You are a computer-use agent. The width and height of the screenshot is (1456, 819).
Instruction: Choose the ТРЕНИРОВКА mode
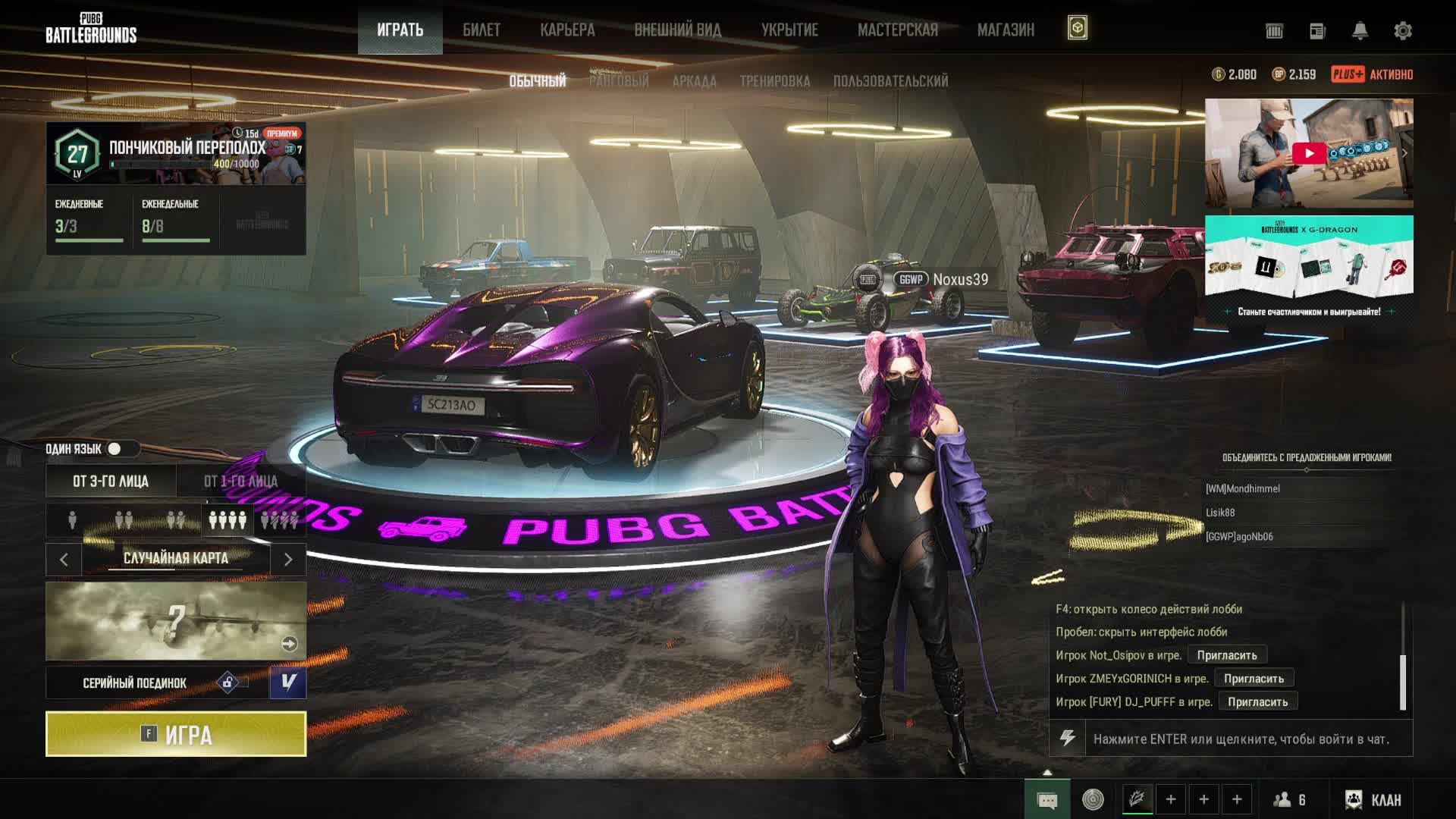[774, 81]
